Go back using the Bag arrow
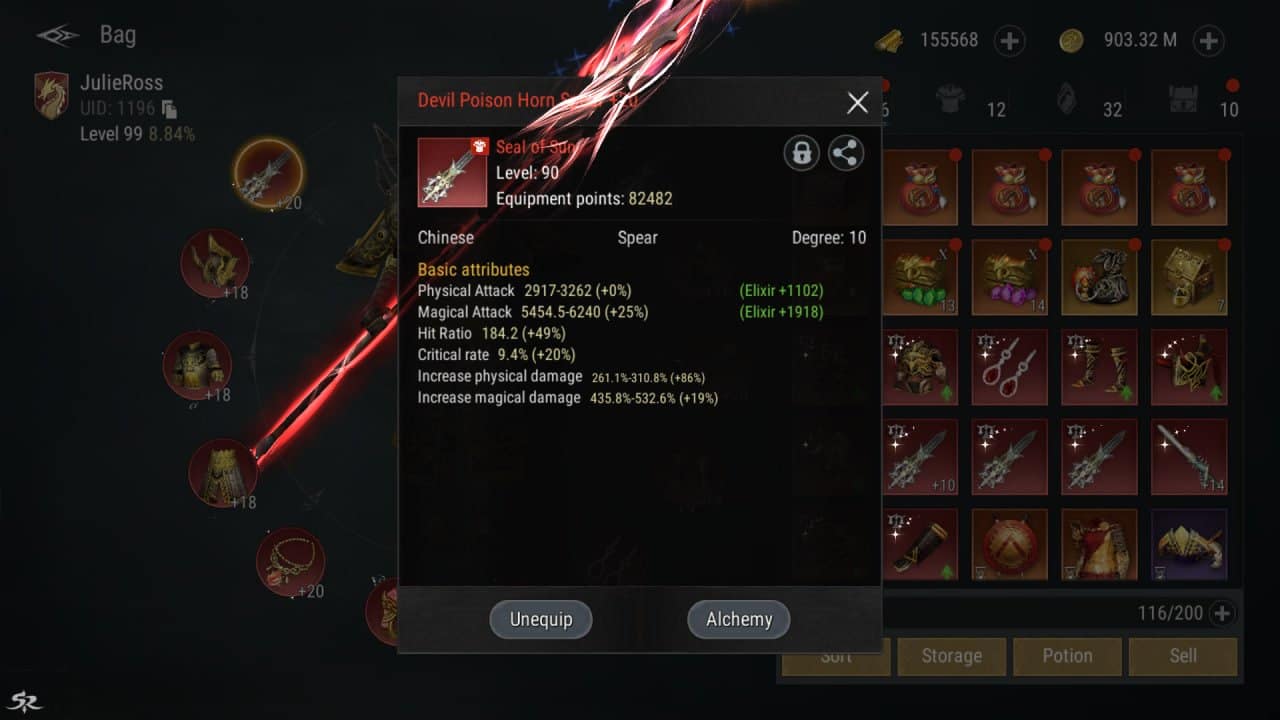The height and width of the screenshot is (720, 1280). click(x=58, y=36)
